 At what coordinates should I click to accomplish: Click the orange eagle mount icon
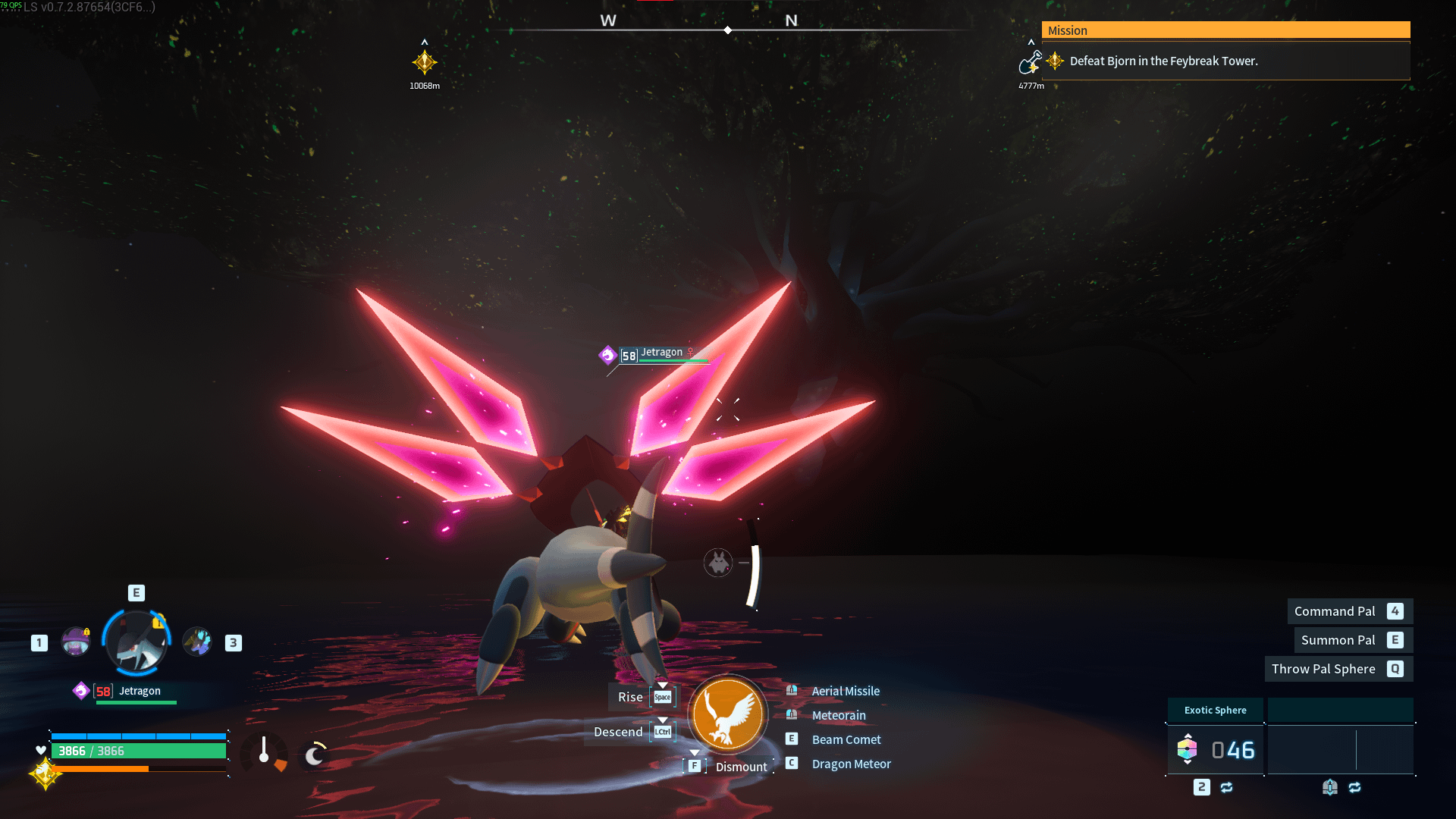(x=727, y=714)
